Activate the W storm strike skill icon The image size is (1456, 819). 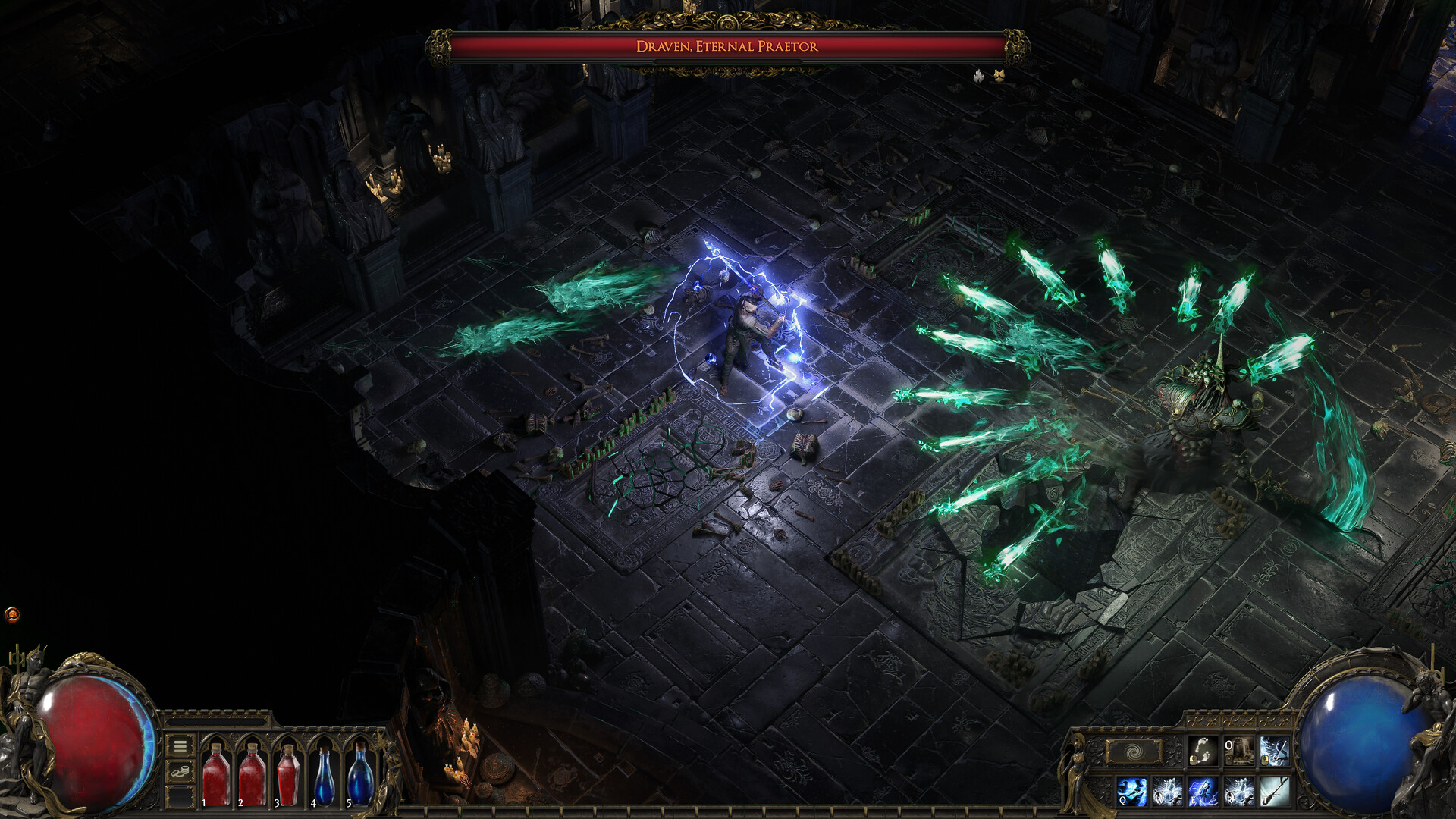pyautogui.click(x=1166, y=790)
